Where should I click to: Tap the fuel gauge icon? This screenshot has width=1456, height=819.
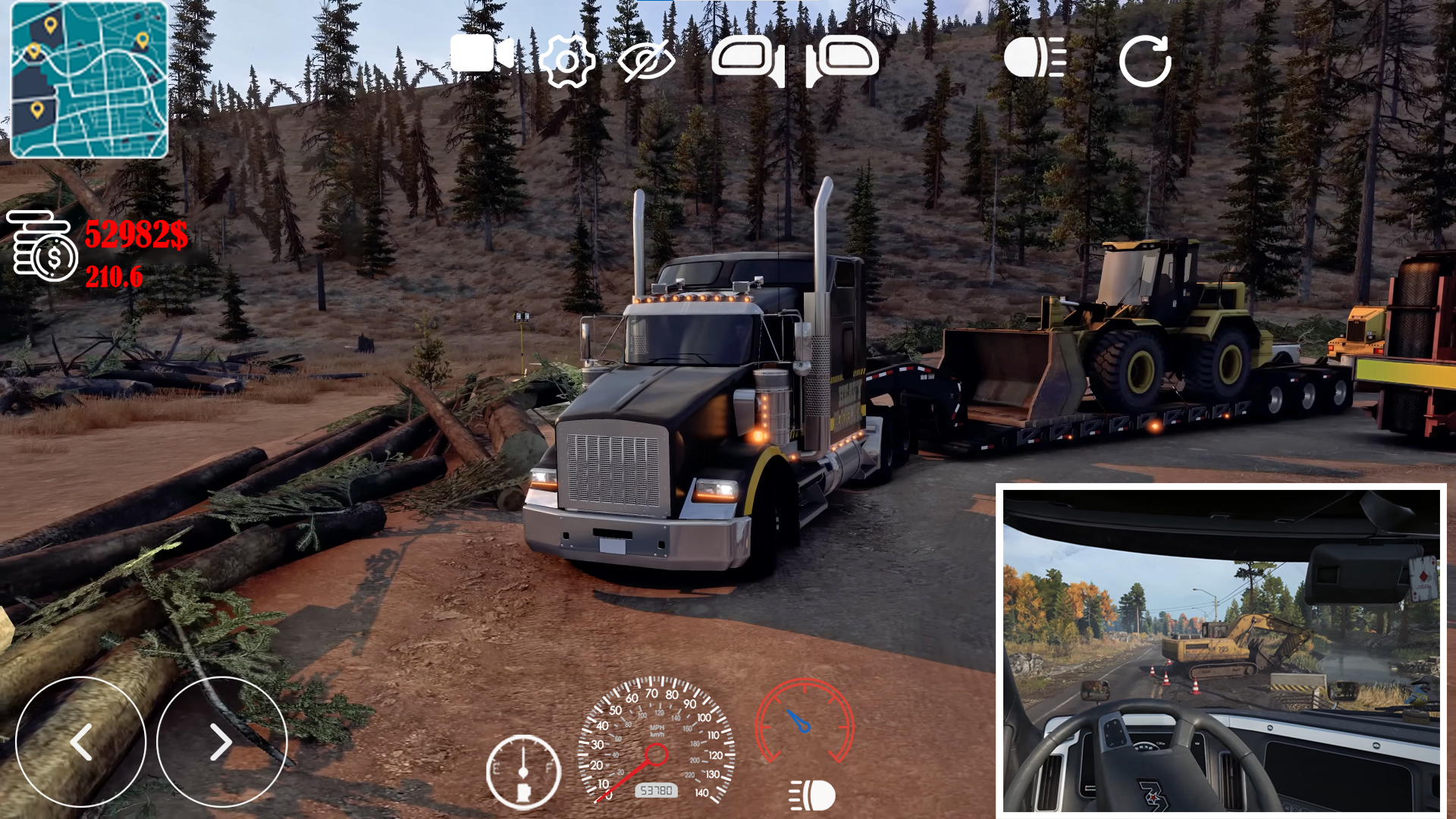523,772
